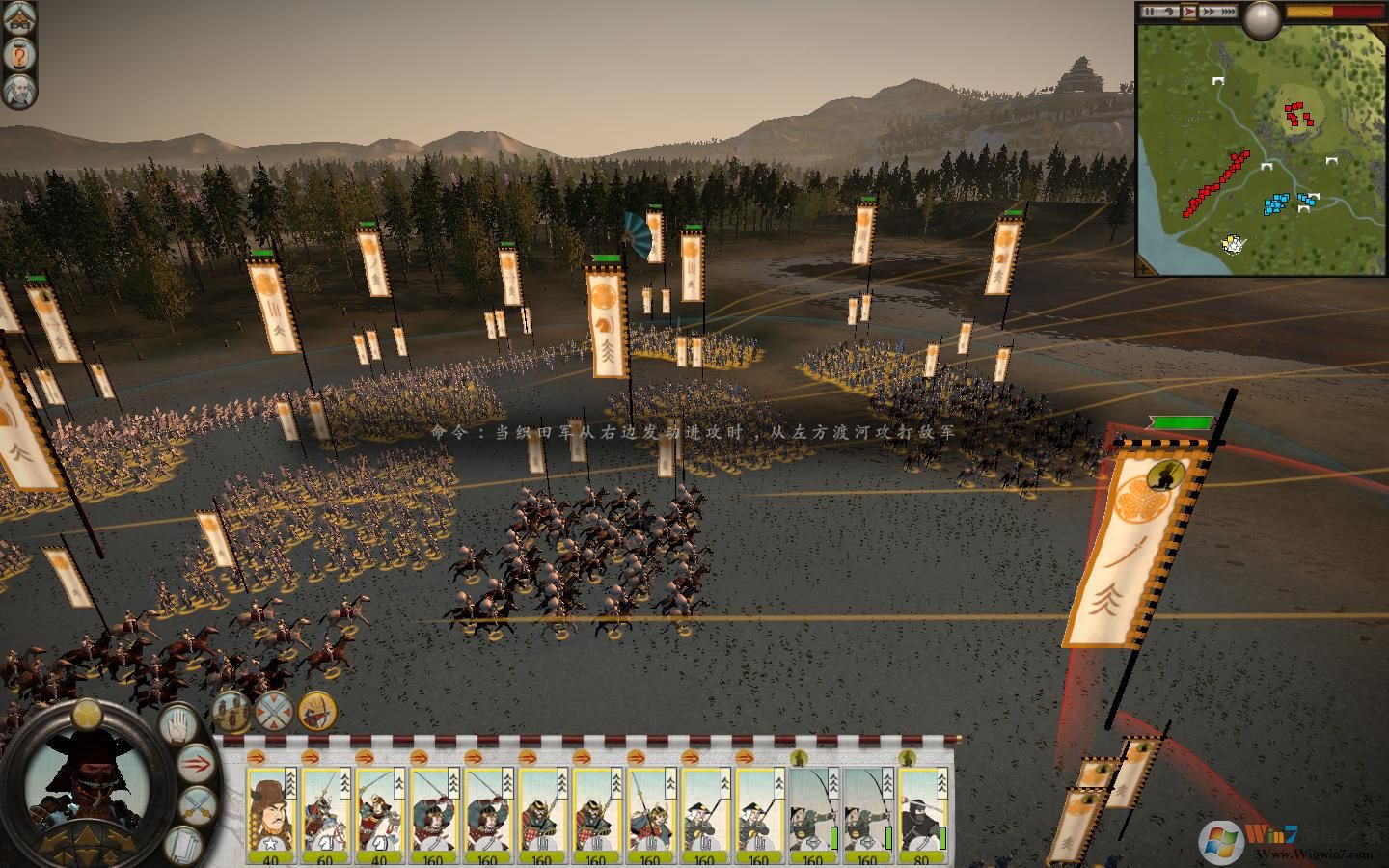The height and width of the screenshot is (868, 1389).
Task: Set battle speed to double fast-forward
Action: (1207, 12)
